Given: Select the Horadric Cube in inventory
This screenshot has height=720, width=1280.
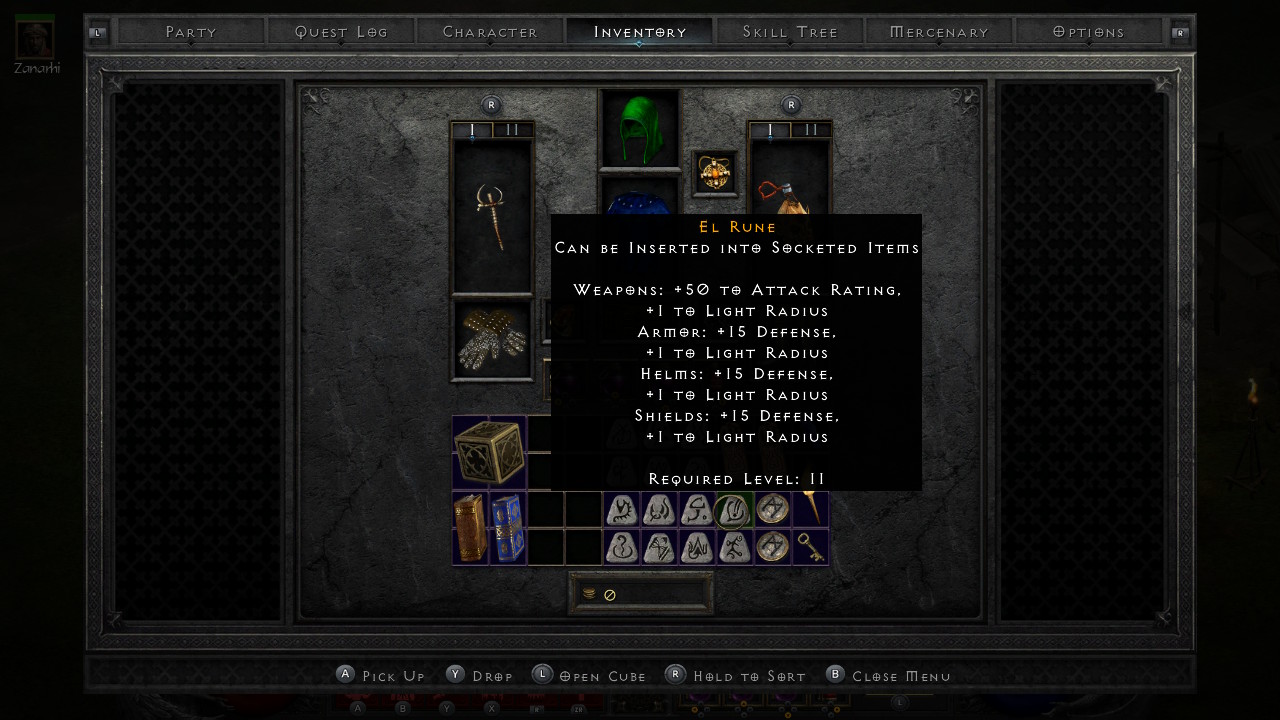Looking at the screenshot, I should (x=489, y=453).
